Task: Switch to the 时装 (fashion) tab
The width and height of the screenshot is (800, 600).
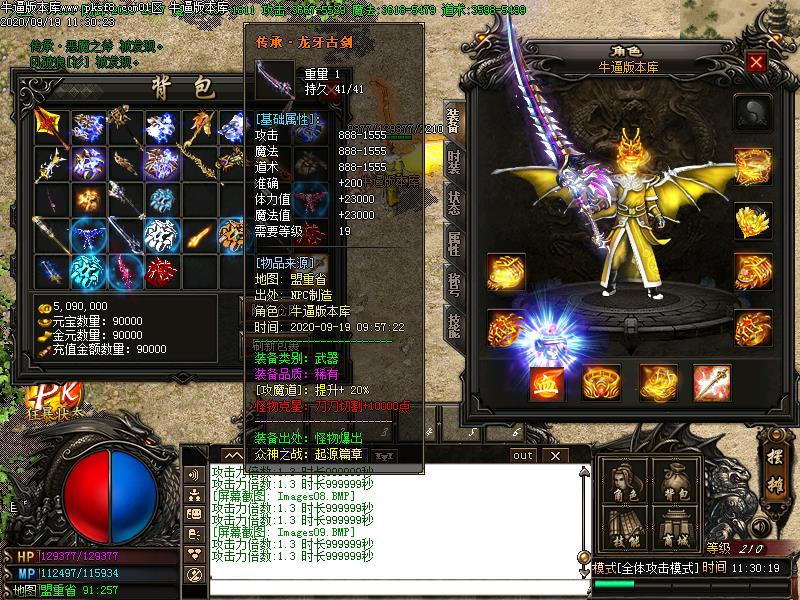Action: [453, 160]
